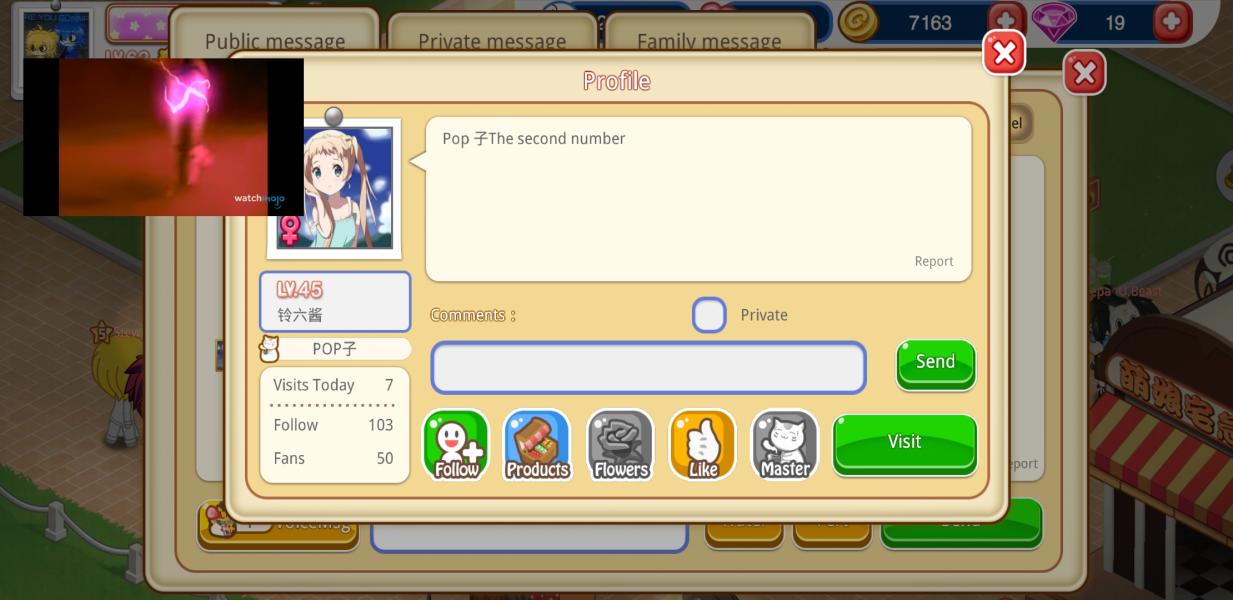Give a thumbs-up Like
The image size is (1233, 600).
[702, 445]
